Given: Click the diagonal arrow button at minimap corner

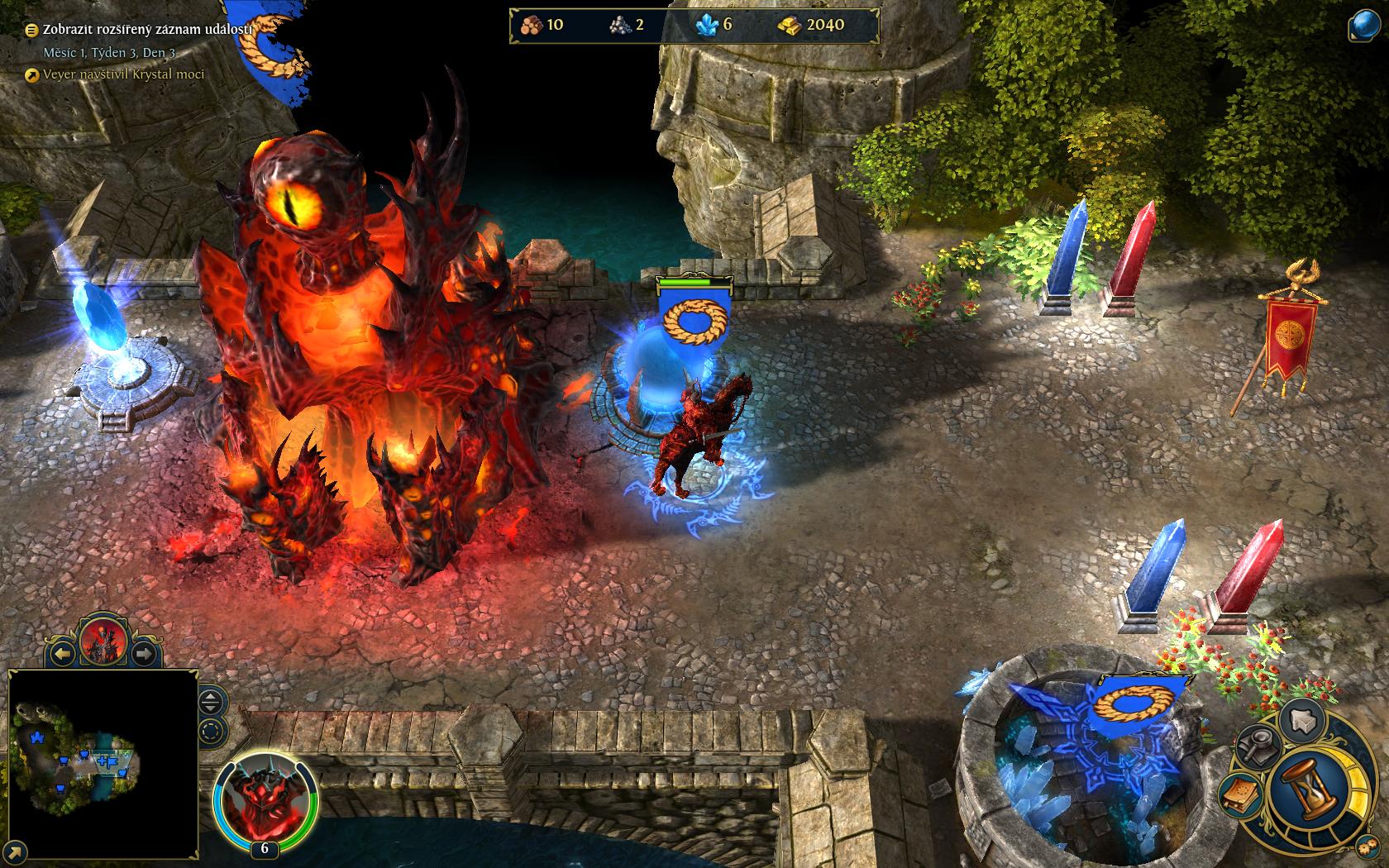Looking at the screenshot, I should (13, 853).
